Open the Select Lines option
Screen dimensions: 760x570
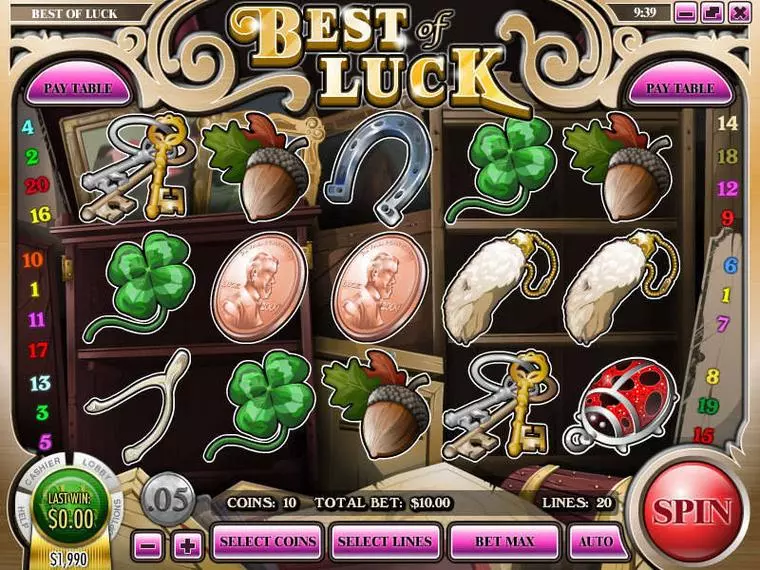point(385,541)
